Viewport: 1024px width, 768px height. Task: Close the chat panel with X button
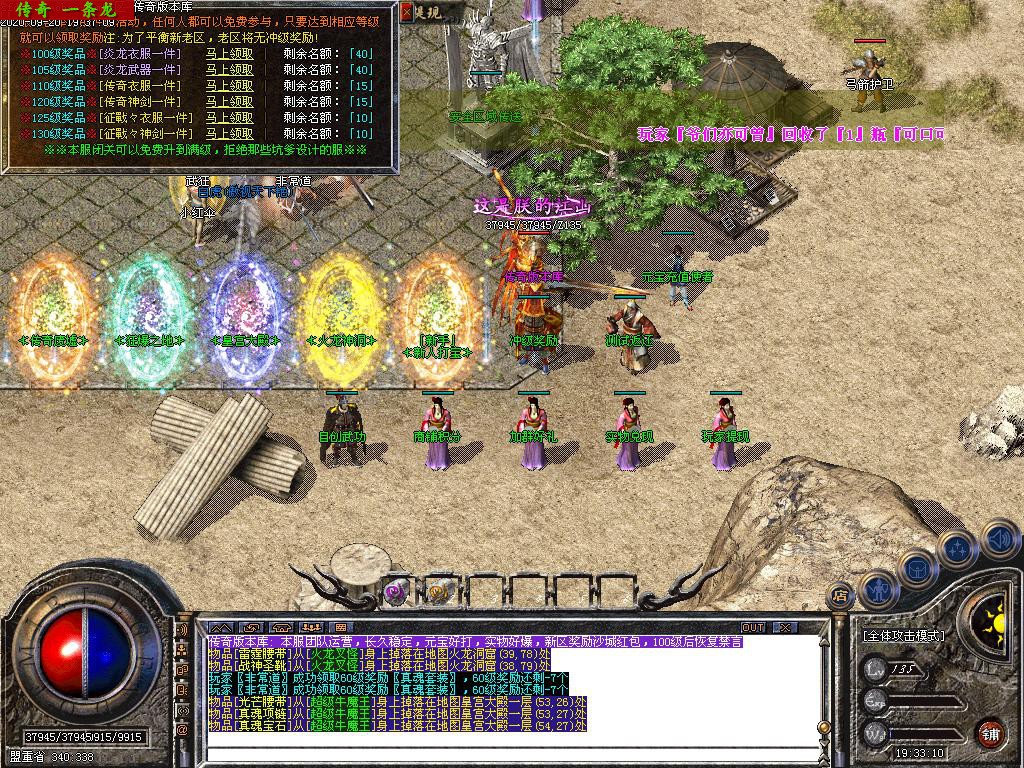click(x=785, y=627)
